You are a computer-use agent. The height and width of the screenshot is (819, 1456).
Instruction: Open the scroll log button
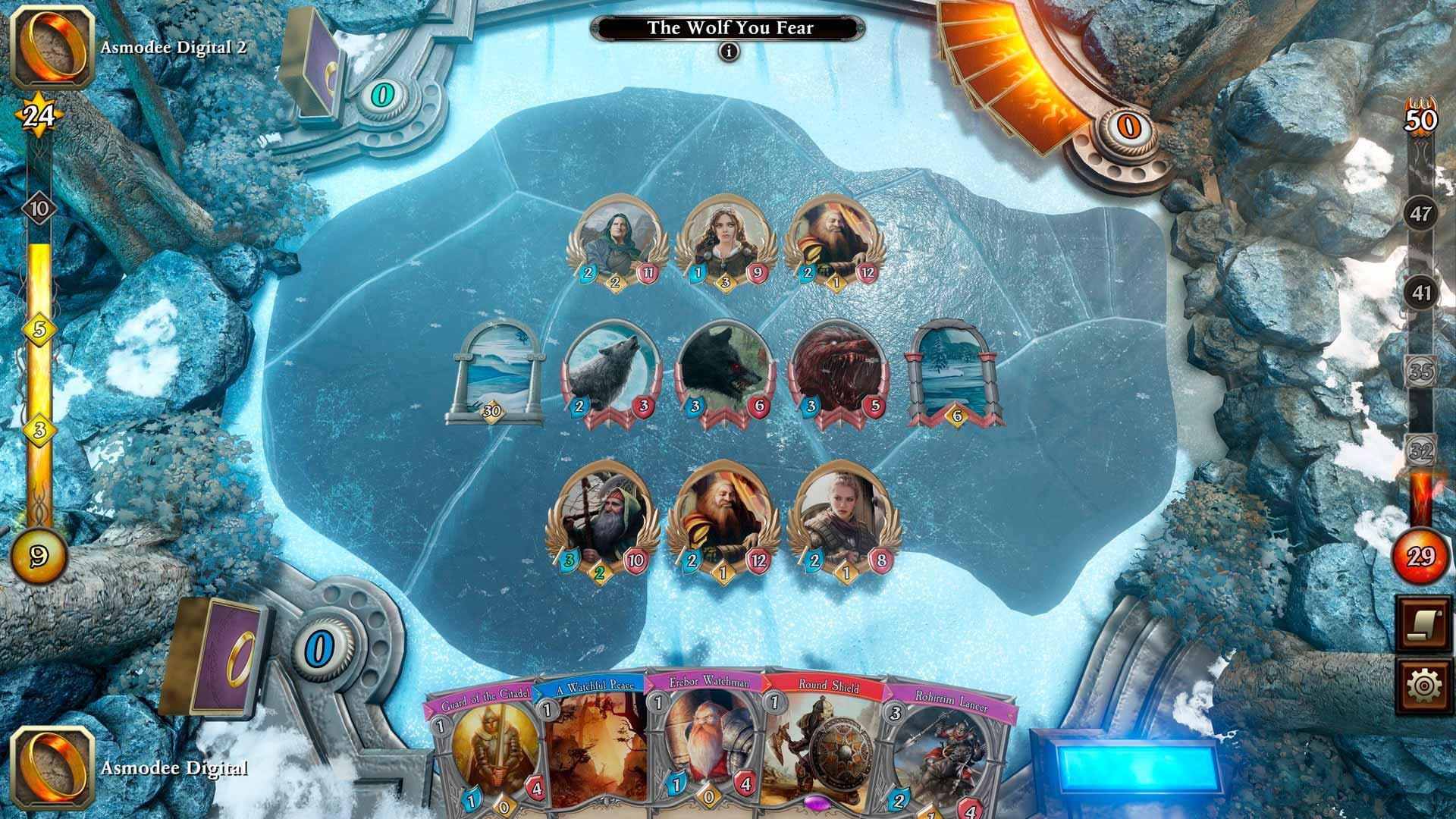coord(1423,623)
